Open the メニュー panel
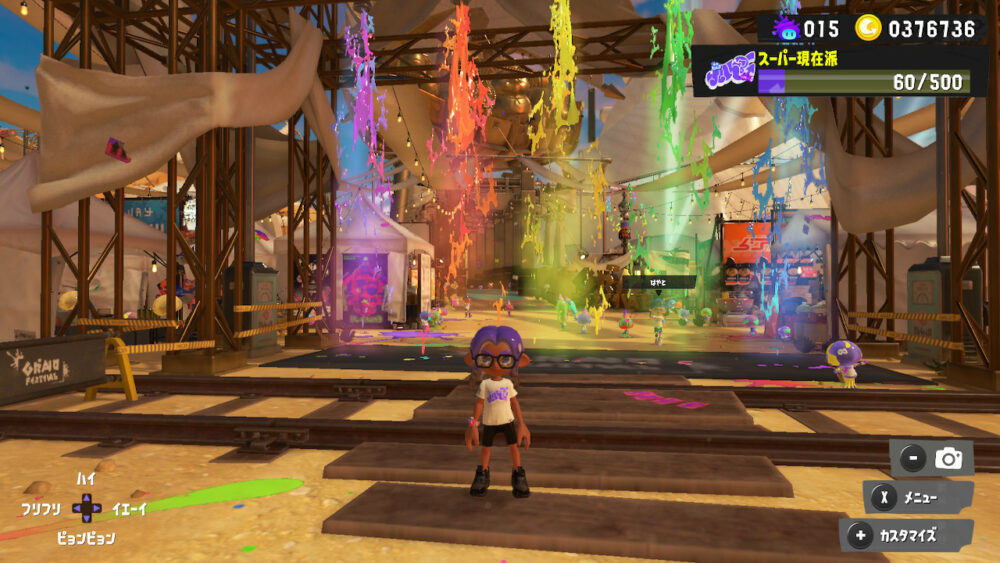Viewport: 1000px width, 563px height. coord(918,497)
